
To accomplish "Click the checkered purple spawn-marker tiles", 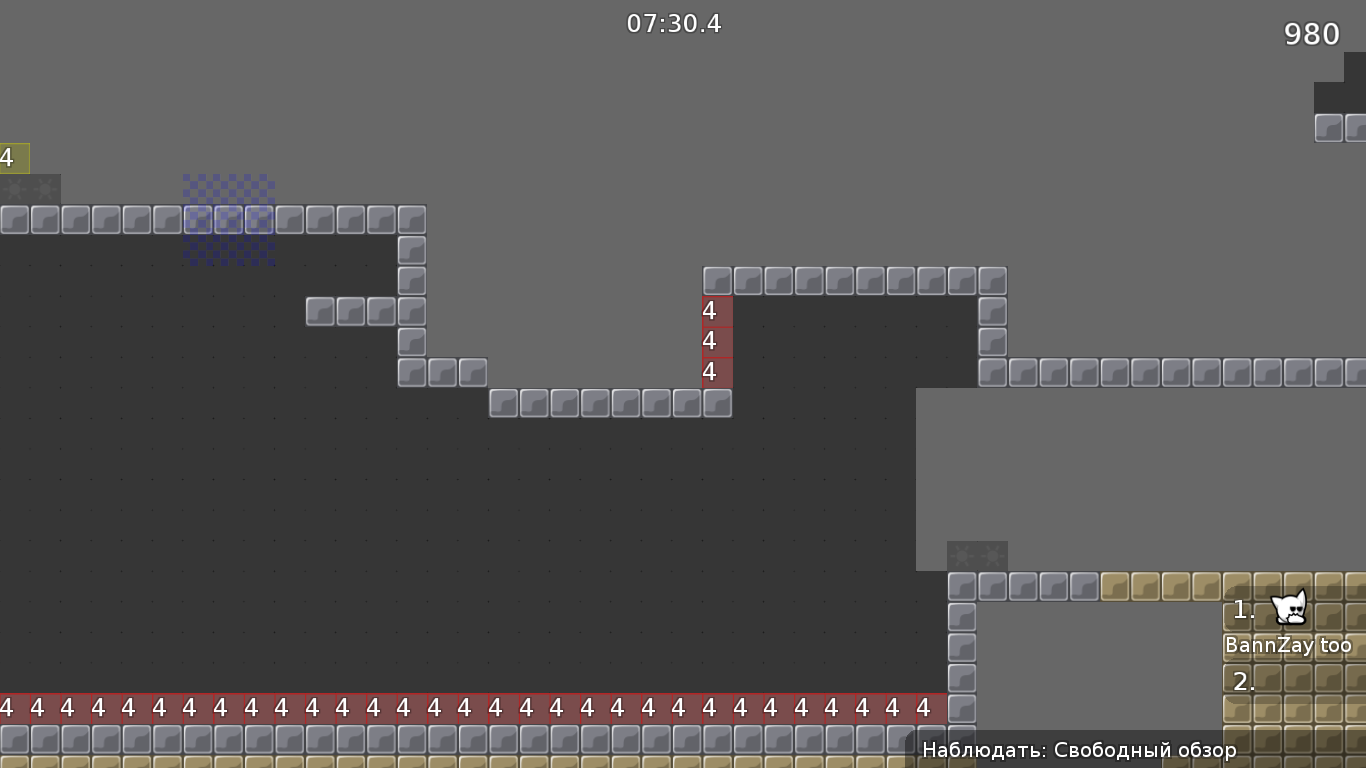I will [228, 220].
